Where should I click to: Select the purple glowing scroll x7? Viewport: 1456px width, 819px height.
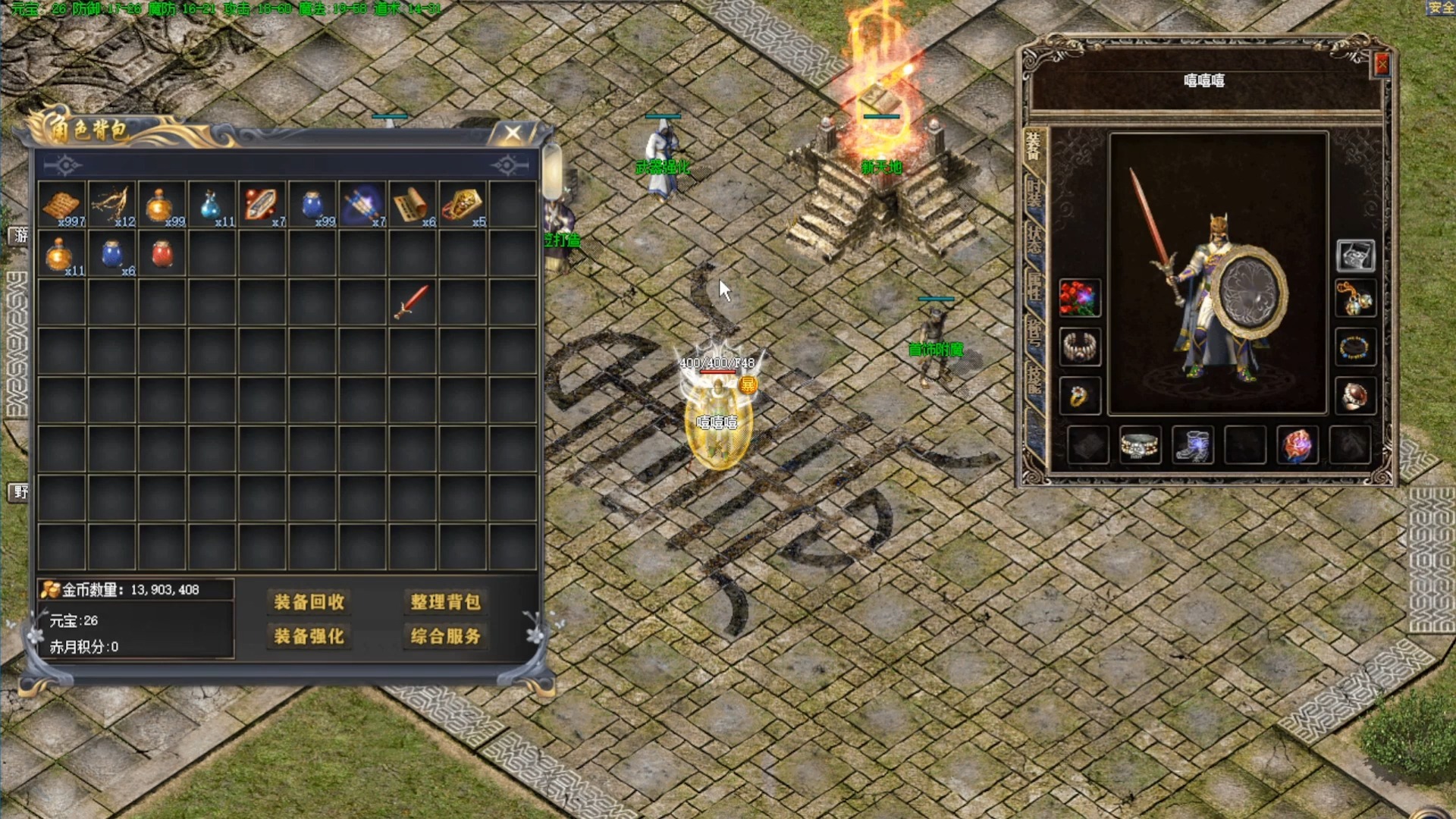tap(362, 204)
